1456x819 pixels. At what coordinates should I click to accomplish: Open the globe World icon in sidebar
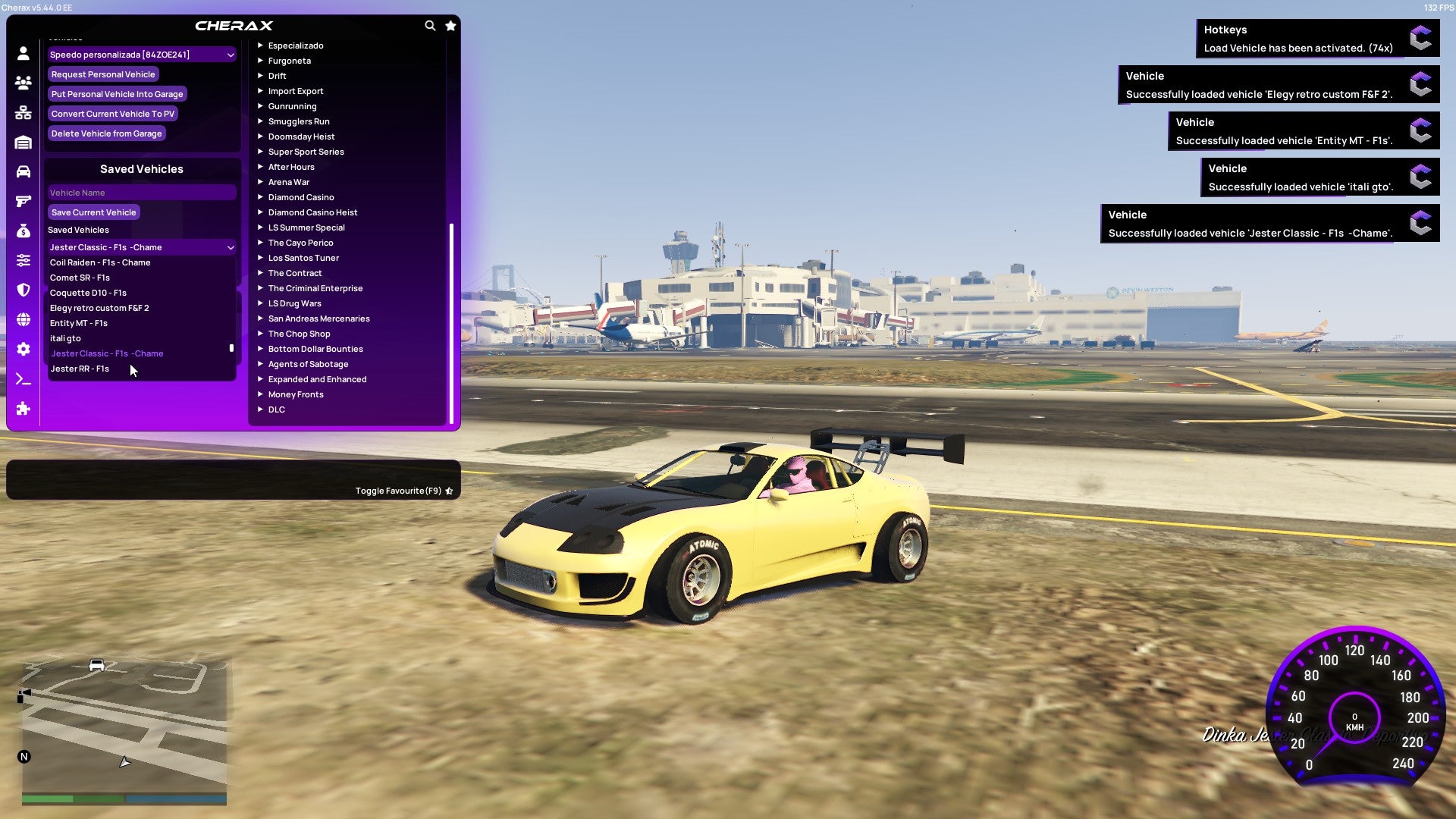click(x=23, y=321)
